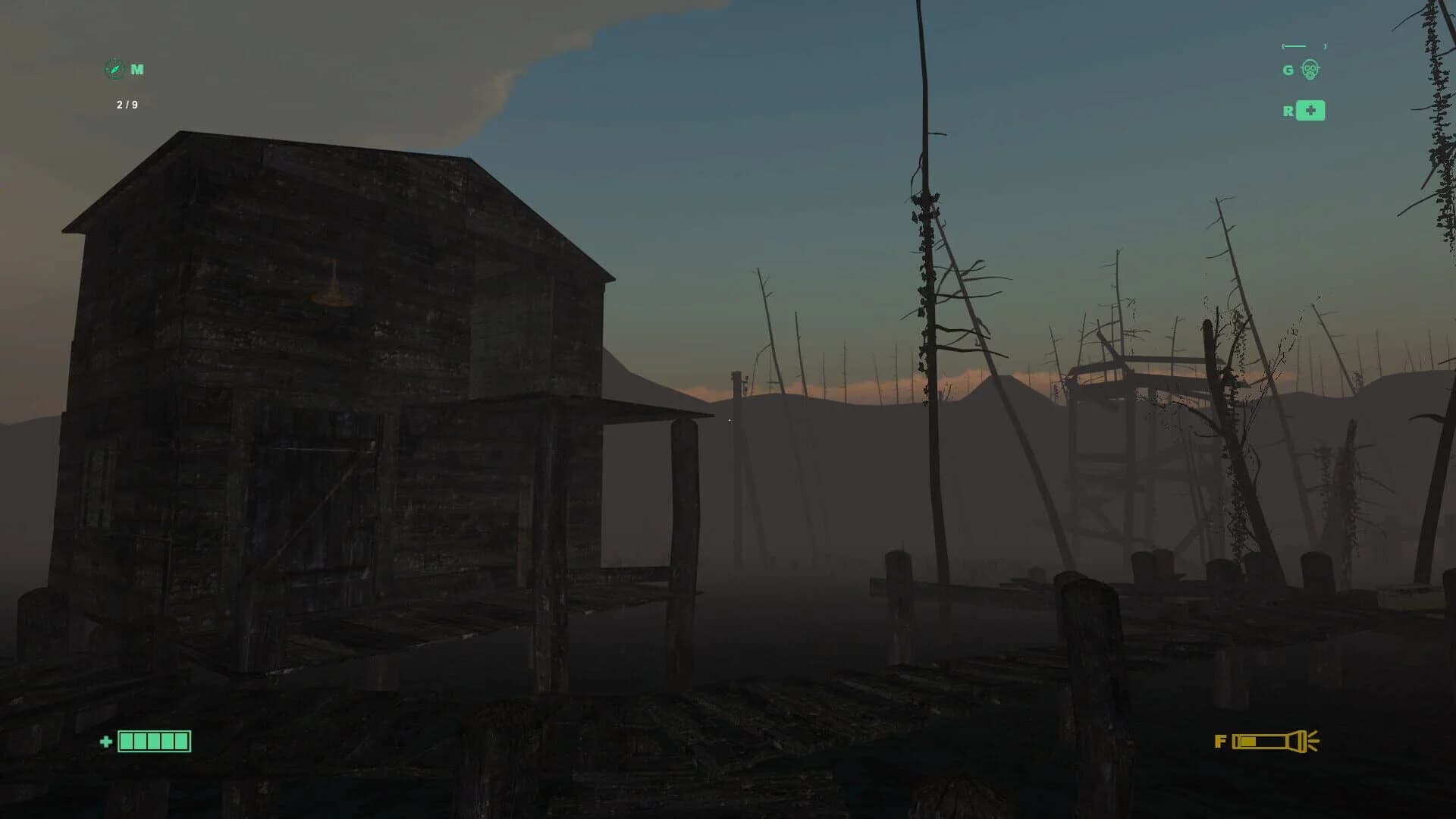Click the G hotkey letter
The height and width of the screenshot is (819, 1456).
point(1287,71)
